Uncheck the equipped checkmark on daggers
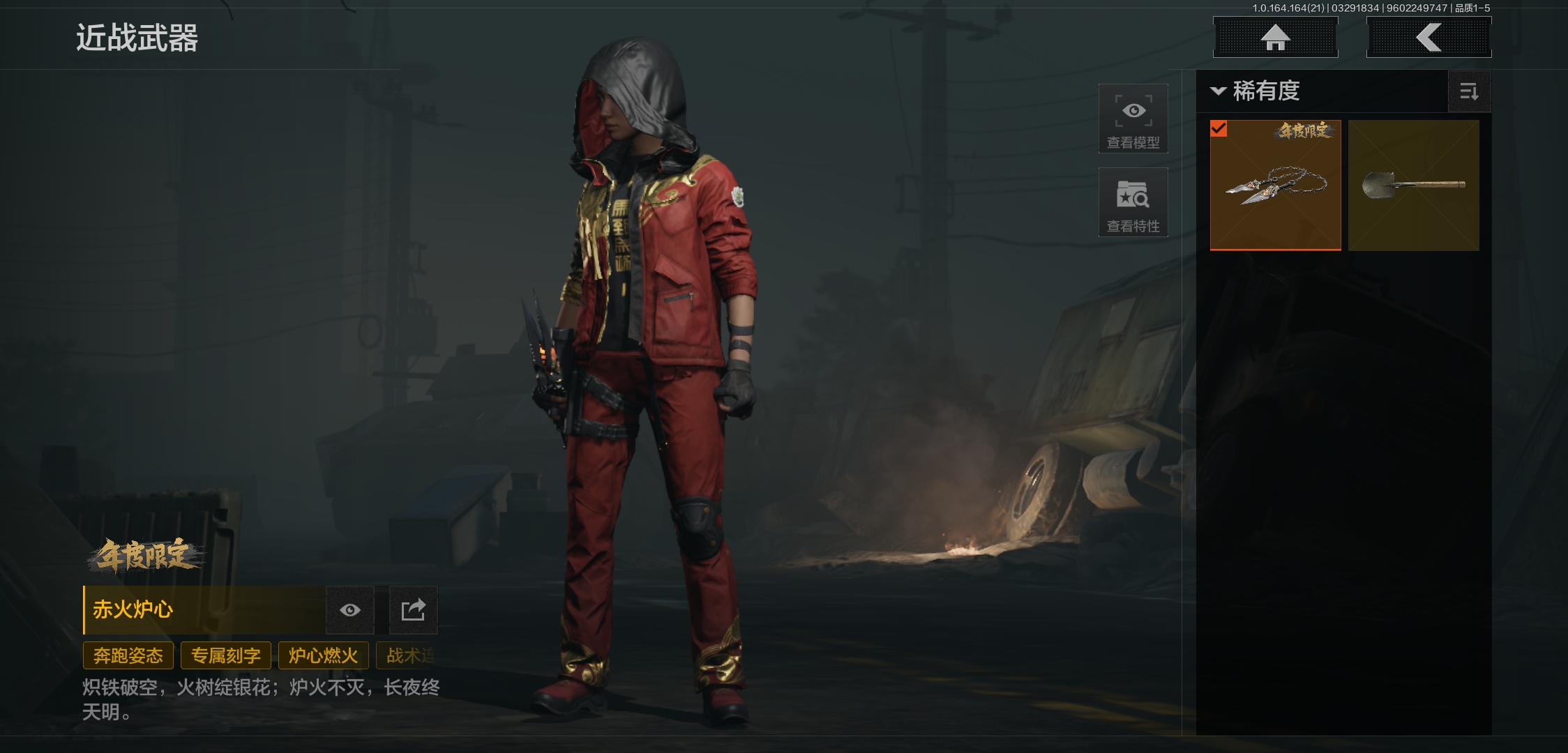The image size is (1568, 753). point(1219,129)
